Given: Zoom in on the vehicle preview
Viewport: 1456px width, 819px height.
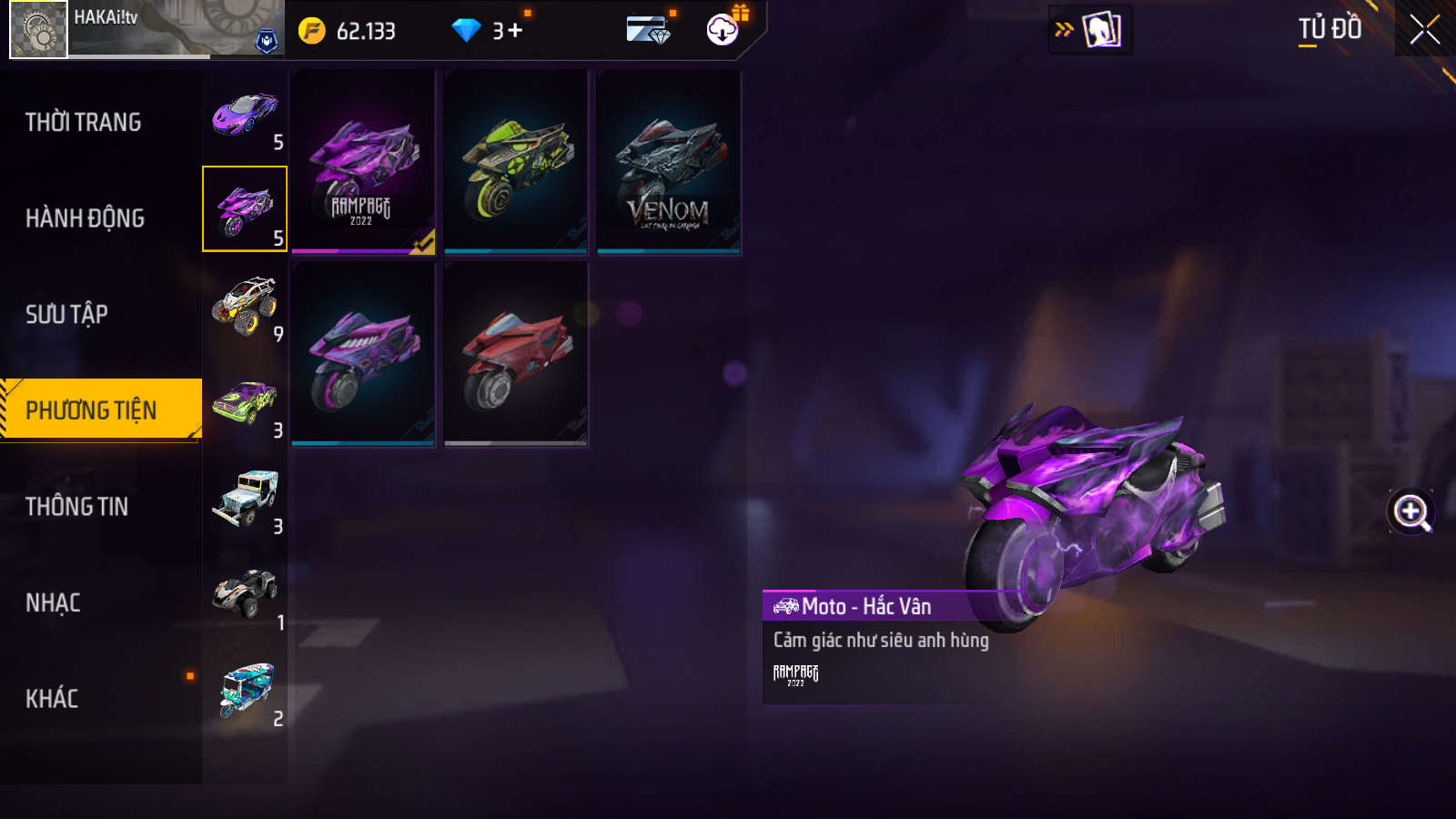Looking at the screenshot, I should coord(1410,511).
